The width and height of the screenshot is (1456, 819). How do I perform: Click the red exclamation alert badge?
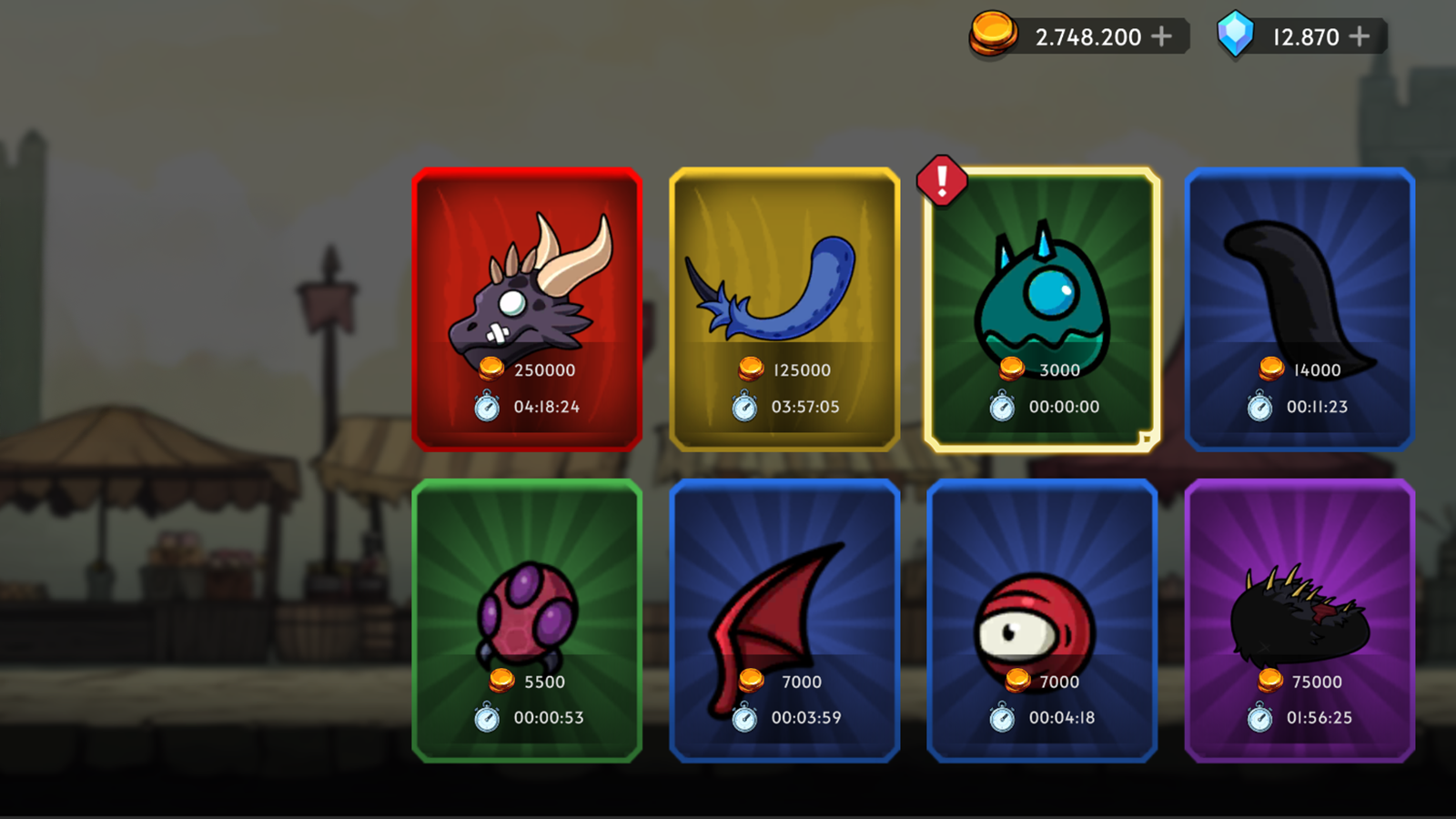click(x=942, y=180)
